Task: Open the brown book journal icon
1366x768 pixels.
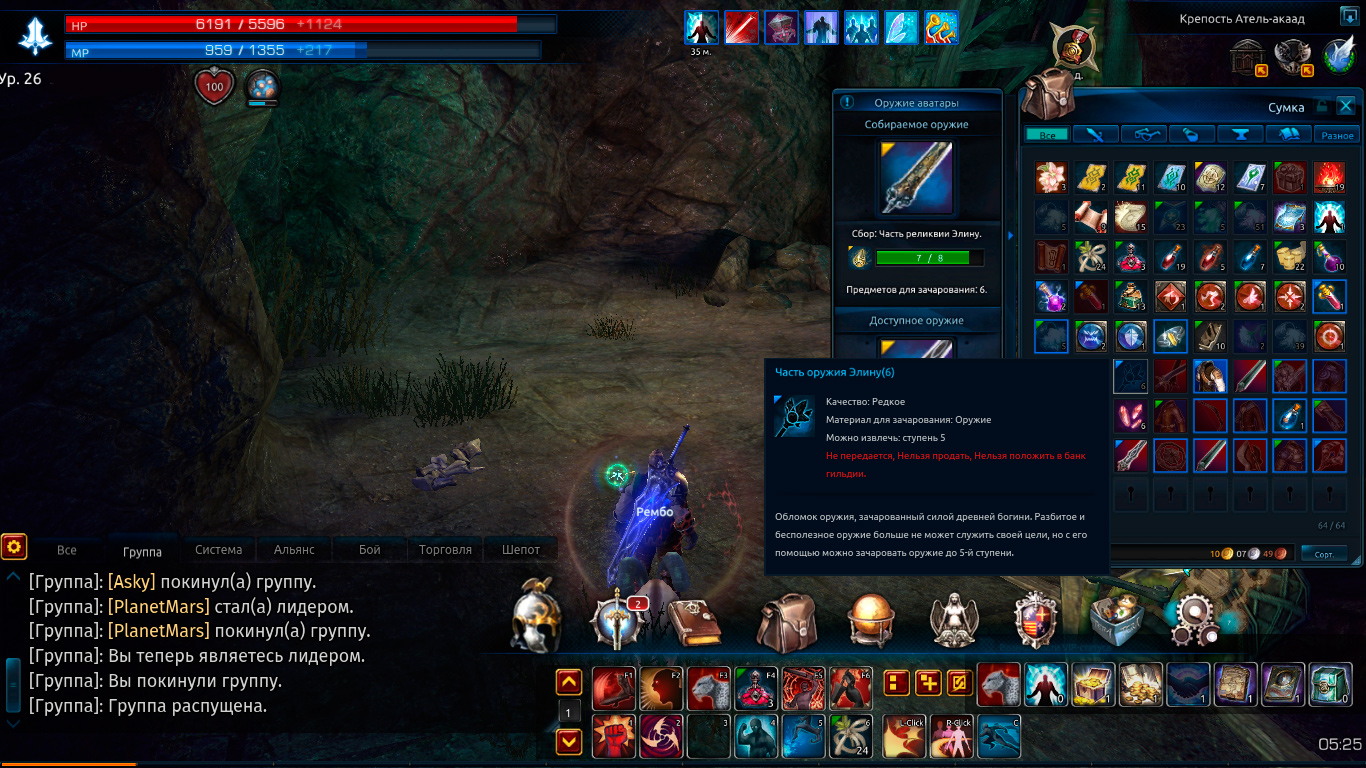Action: pyautogui.click(x=694, y=622)
